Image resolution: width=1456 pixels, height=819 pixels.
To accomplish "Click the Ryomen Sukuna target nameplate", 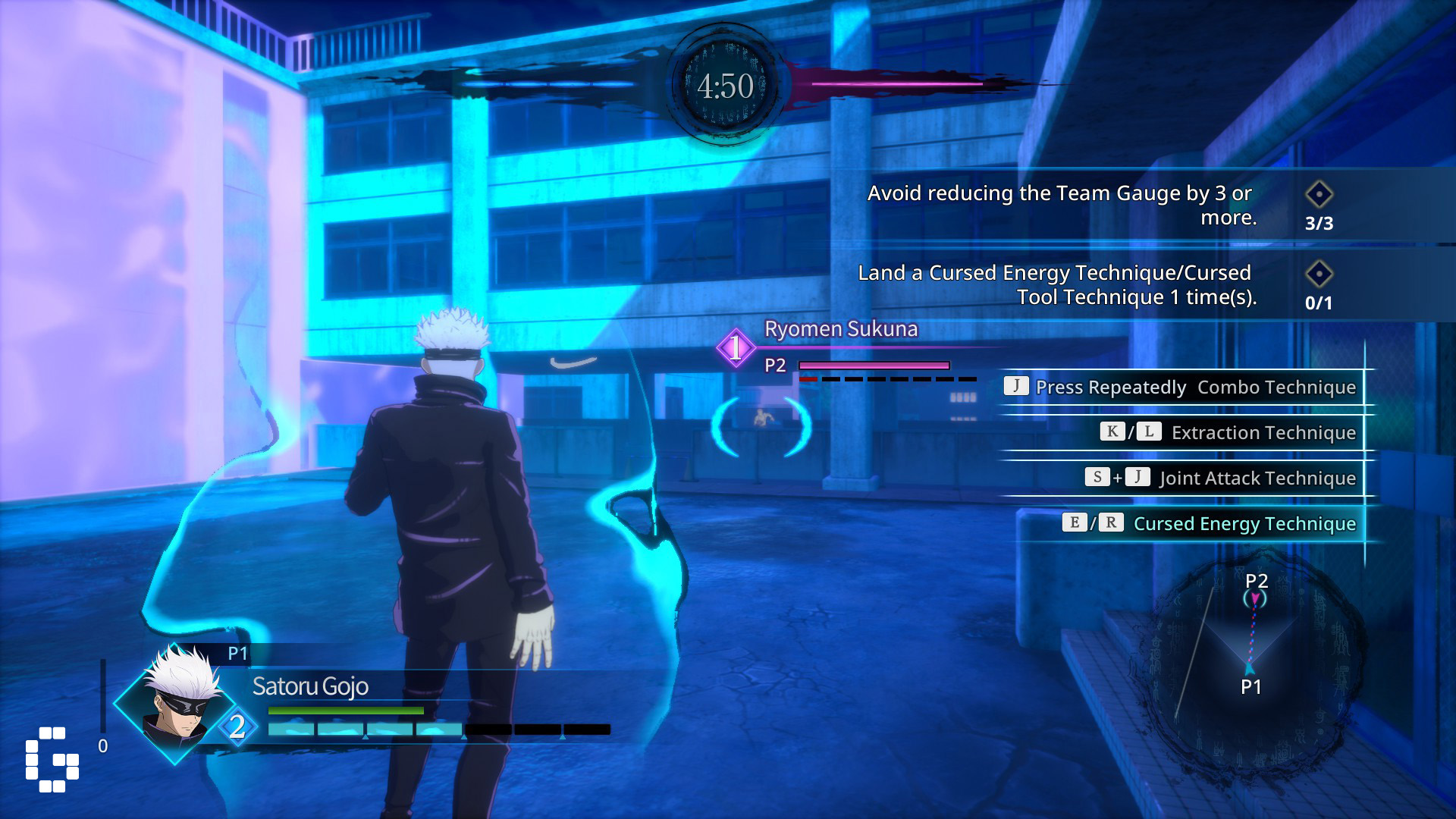I will tap(840, 329).
